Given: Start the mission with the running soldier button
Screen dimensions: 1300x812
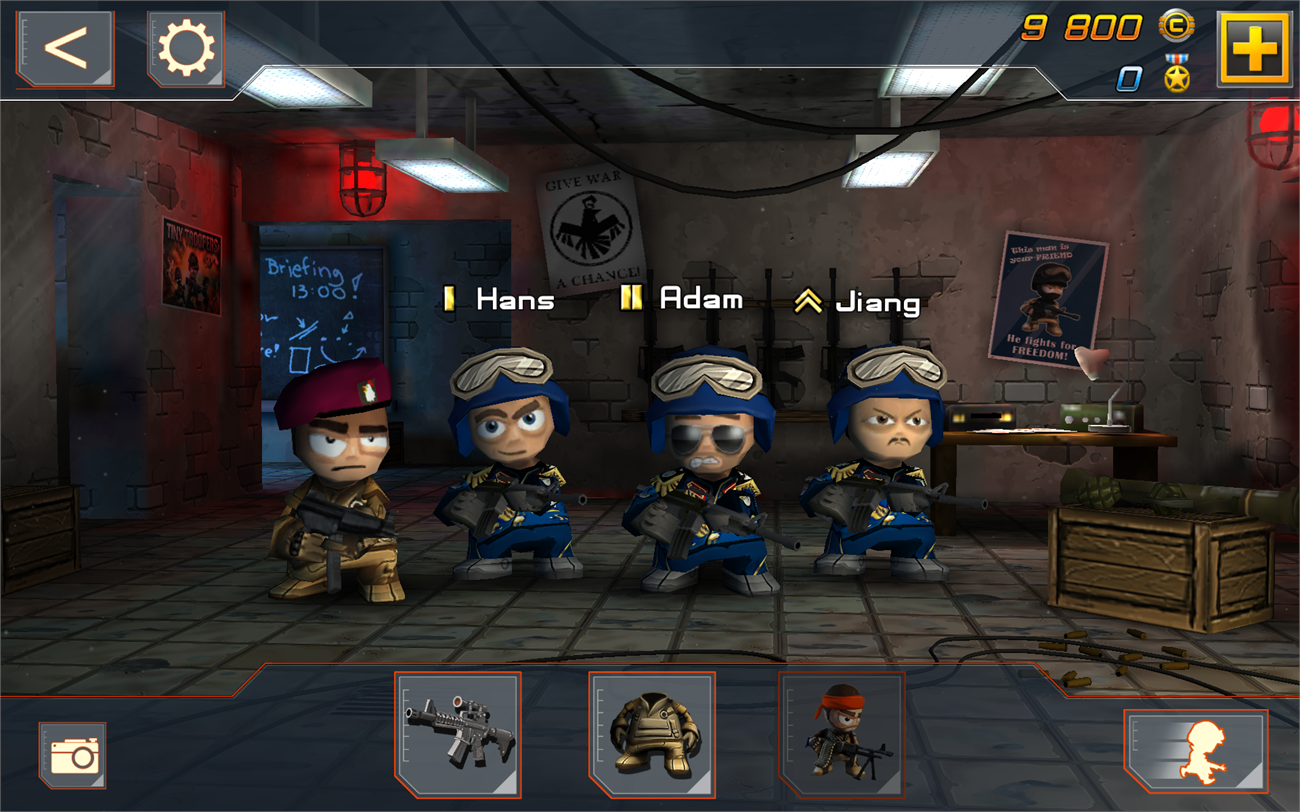Looking at the screenshot, I should (x=1196, y=751).
